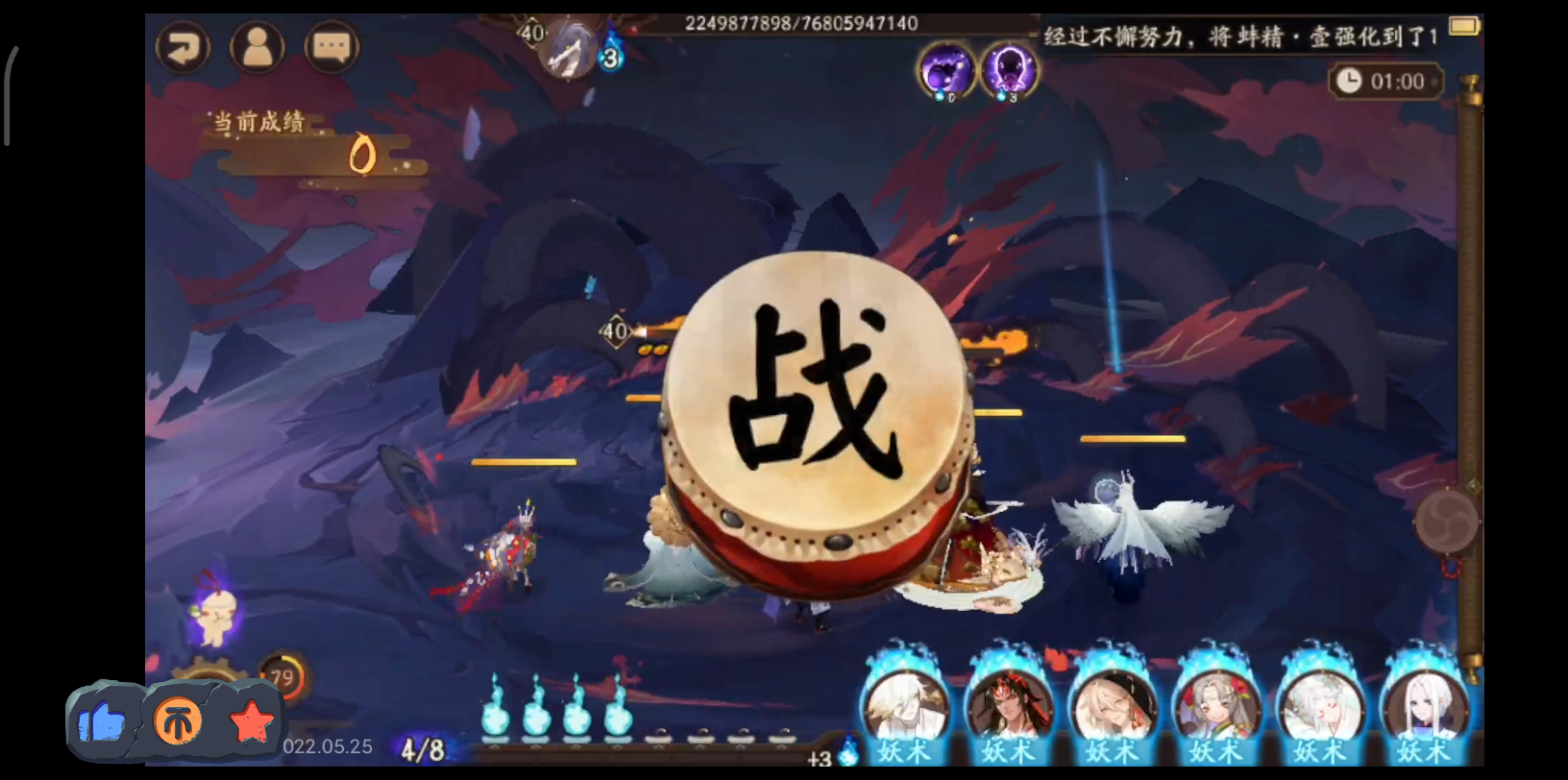Viewport: 1568px width, 780px height.
Task: Give a coin with the orange coin button
Action: click(x=178, y=721)
